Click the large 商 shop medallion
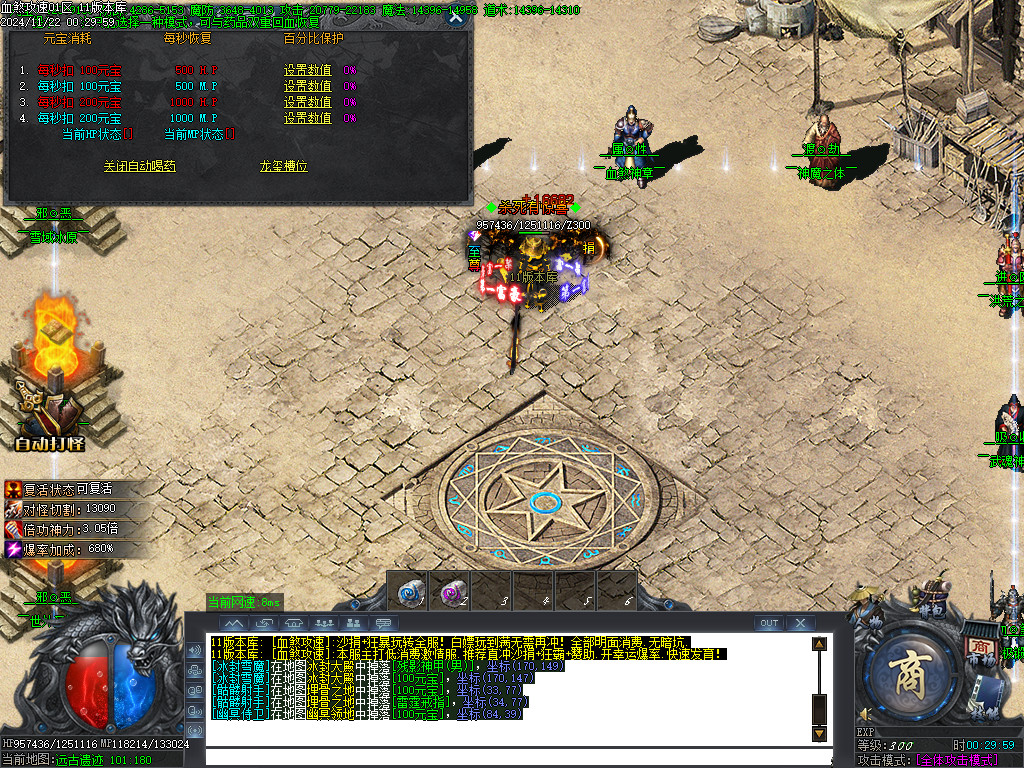 912,672
